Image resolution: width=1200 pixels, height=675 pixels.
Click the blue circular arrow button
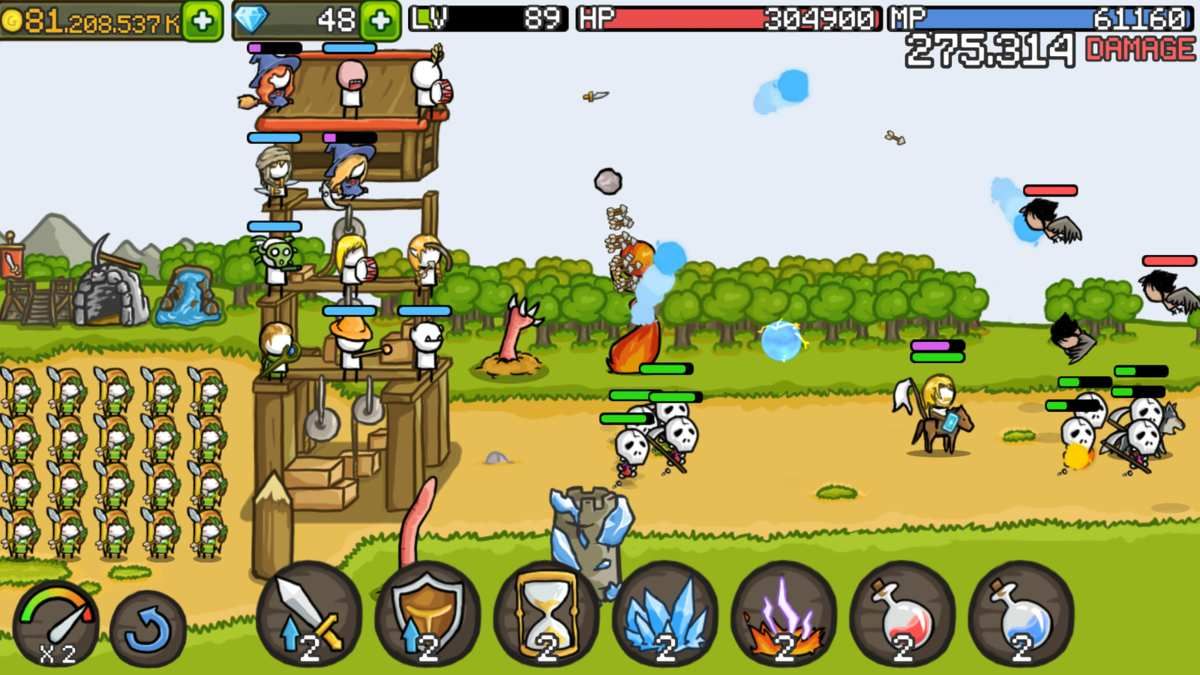(148, 629)
